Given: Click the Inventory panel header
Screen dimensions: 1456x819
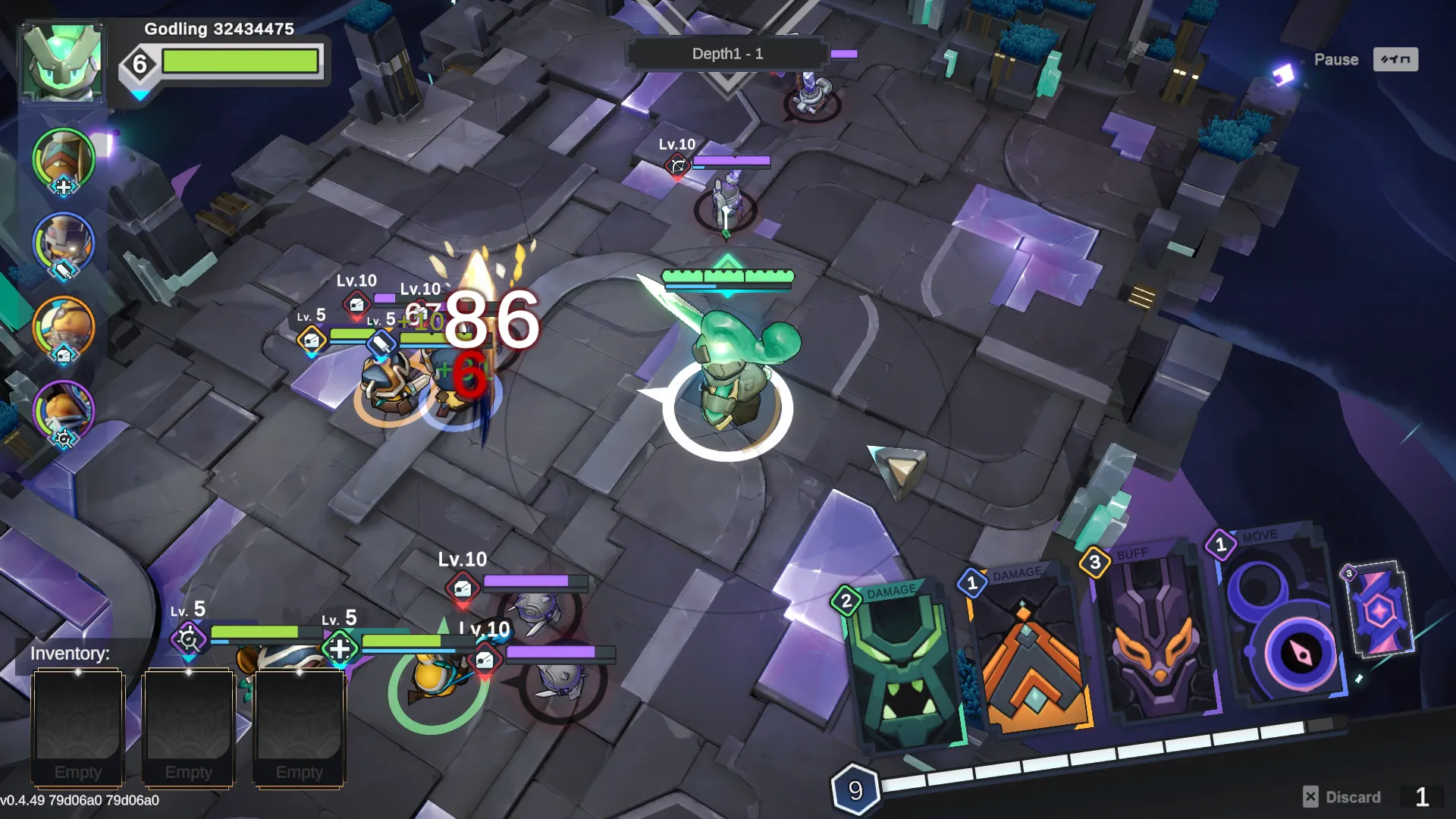Looking at the screenshot, I should click(69, 654).
